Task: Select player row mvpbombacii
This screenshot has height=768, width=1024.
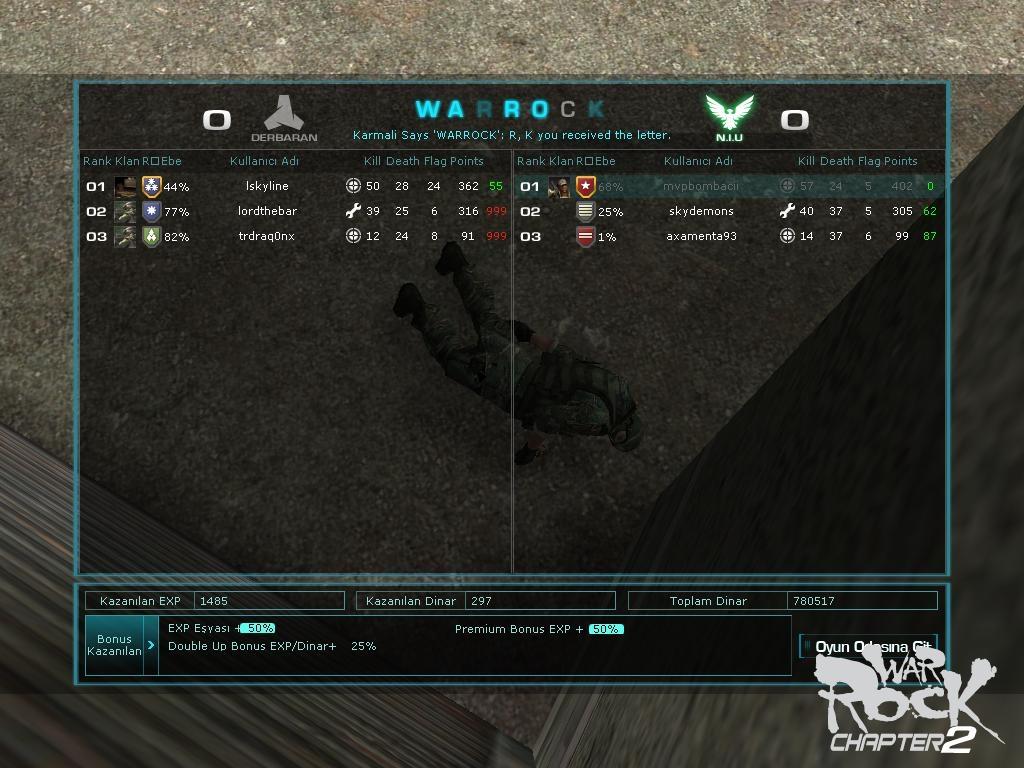Action: click(700, 186)
